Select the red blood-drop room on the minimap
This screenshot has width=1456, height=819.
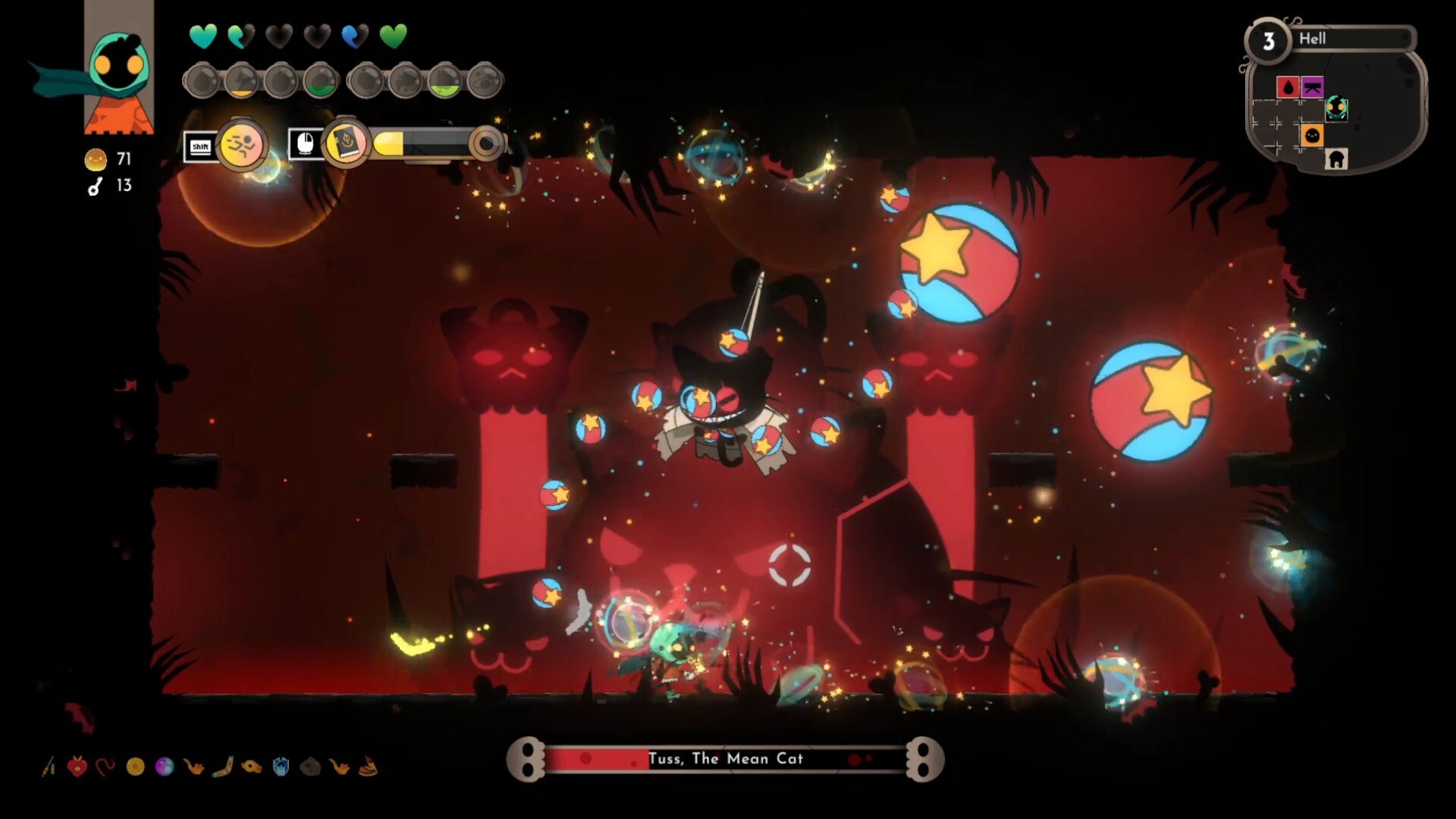click(x=1288, y=87)
